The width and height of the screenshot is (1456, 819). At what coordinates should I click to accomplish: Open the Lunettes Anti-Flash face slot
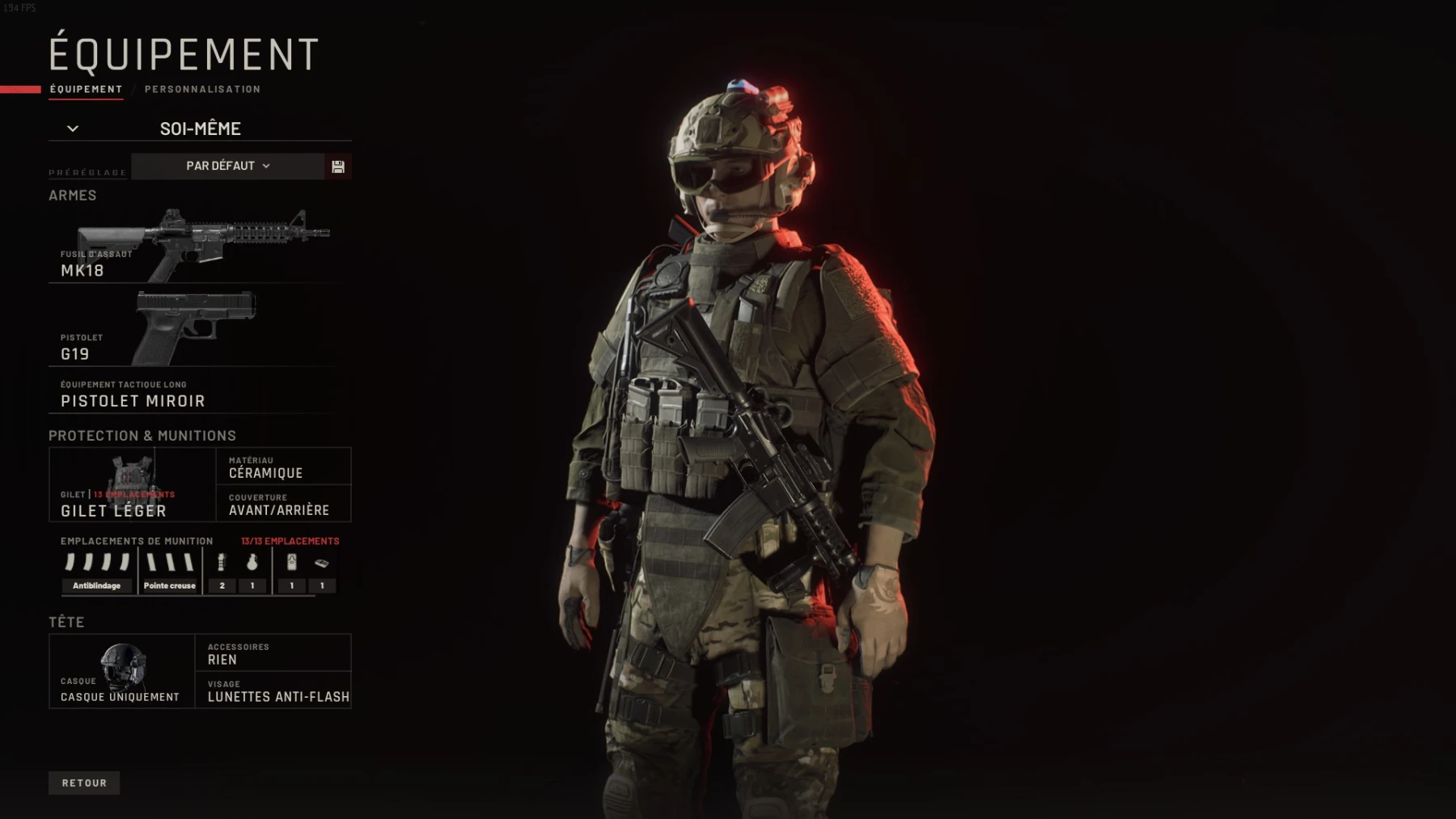click(x=273, y=690)
